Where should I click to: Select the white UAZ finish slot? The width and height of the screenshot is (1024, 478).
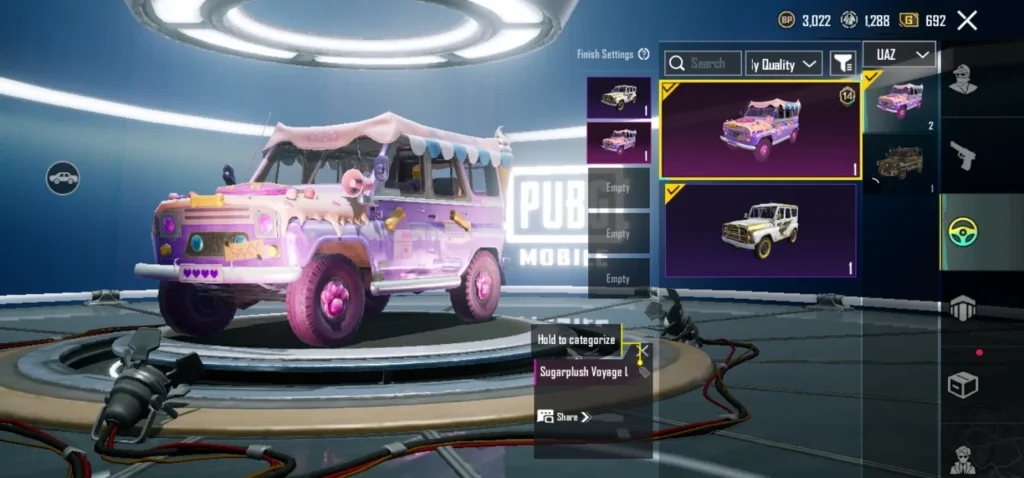(618, 97)
